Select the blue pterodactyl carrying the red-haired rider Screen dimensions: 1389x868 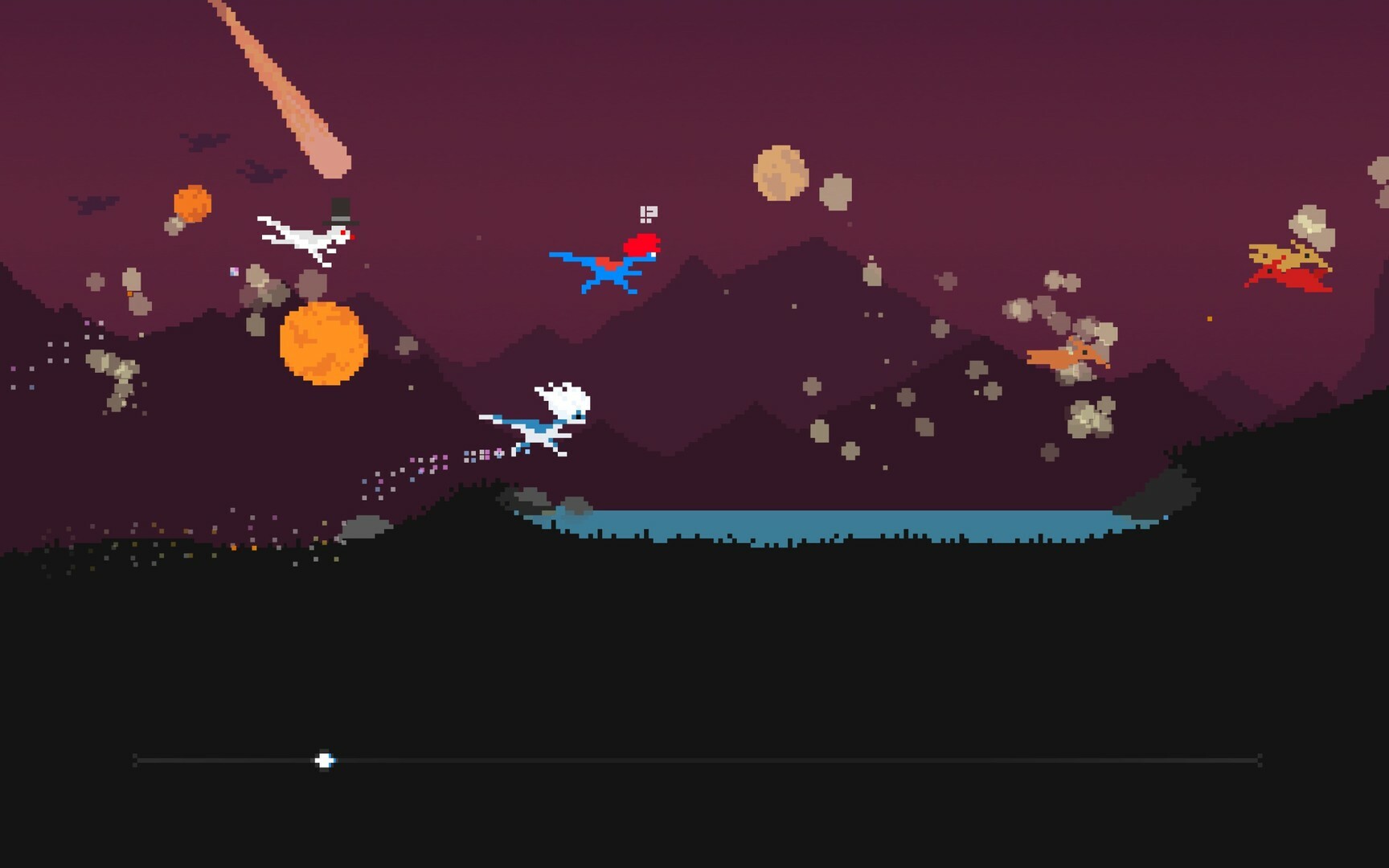point(611,269)
